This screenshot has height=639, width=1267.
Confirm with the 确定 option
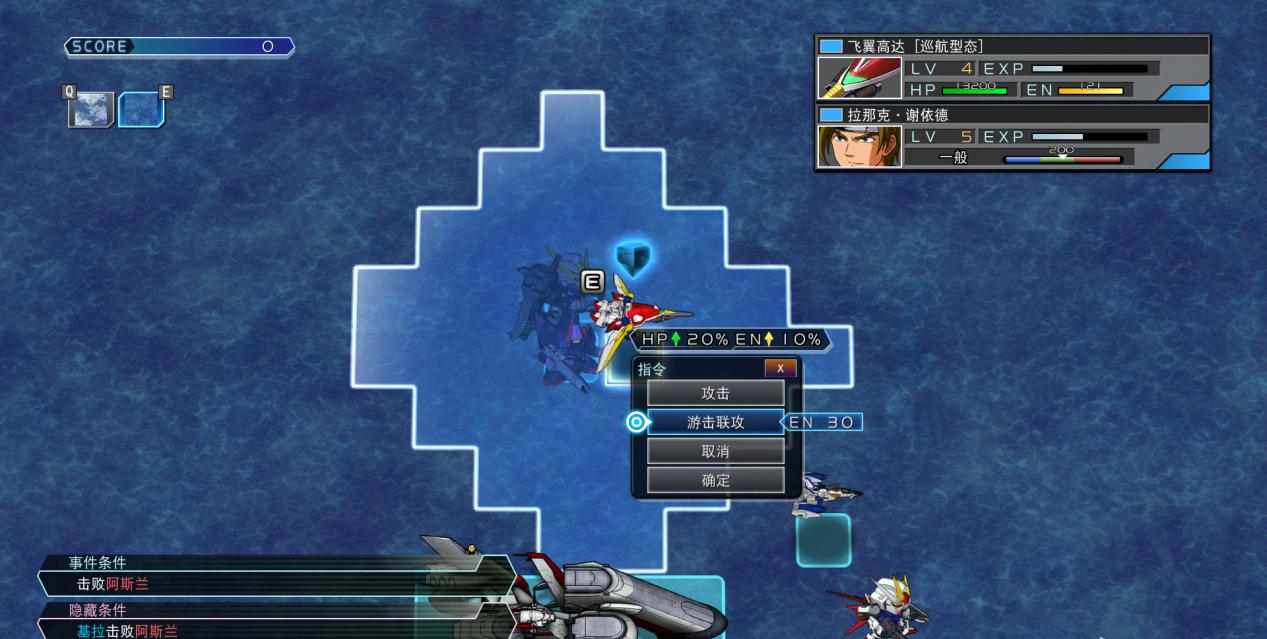tap(715, 480)
